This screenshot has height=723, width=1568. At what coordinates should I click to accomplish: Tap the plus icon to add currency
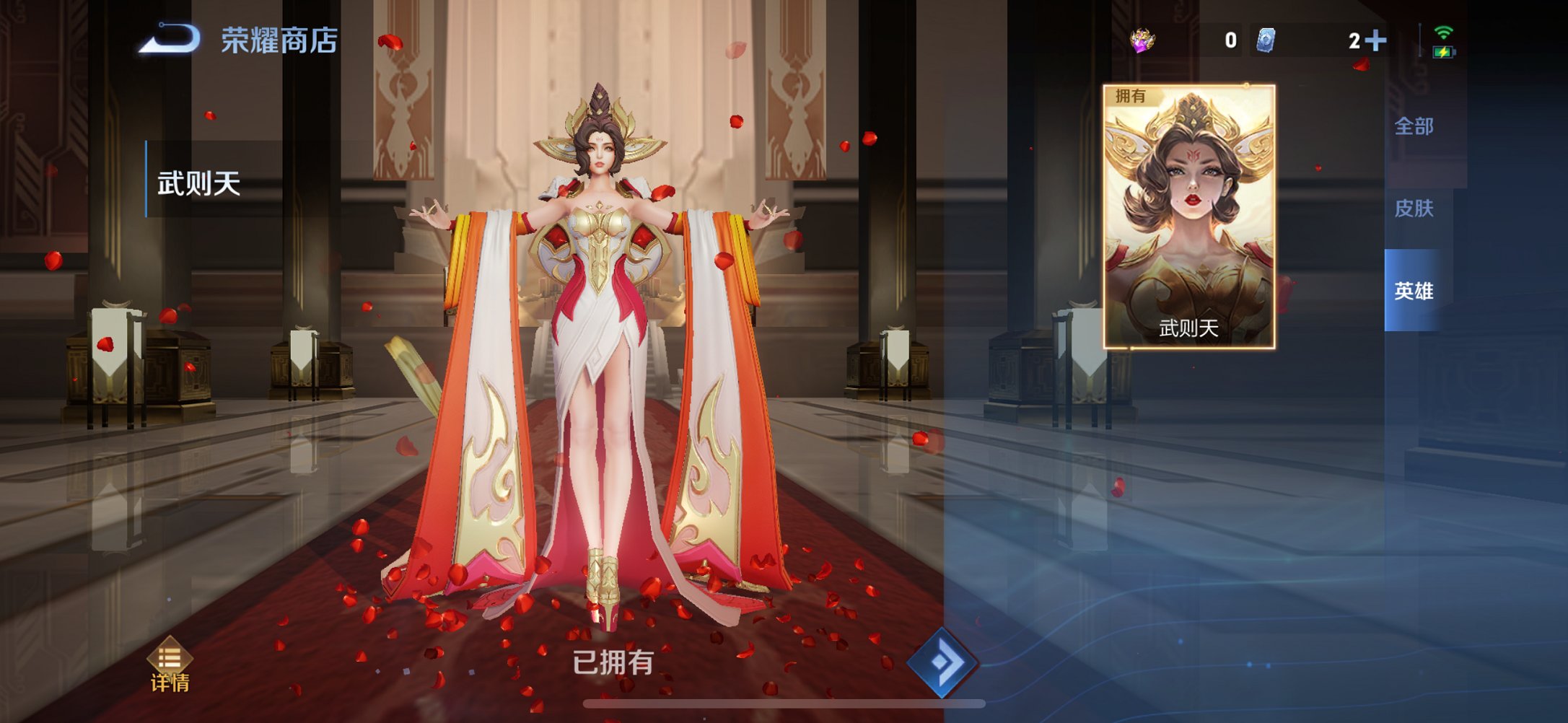coord(1378,41)
